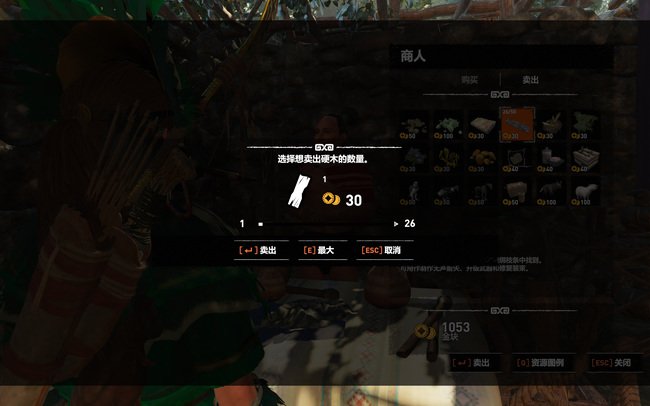Close the merchant window with 关闭

[x=612, y=363]
